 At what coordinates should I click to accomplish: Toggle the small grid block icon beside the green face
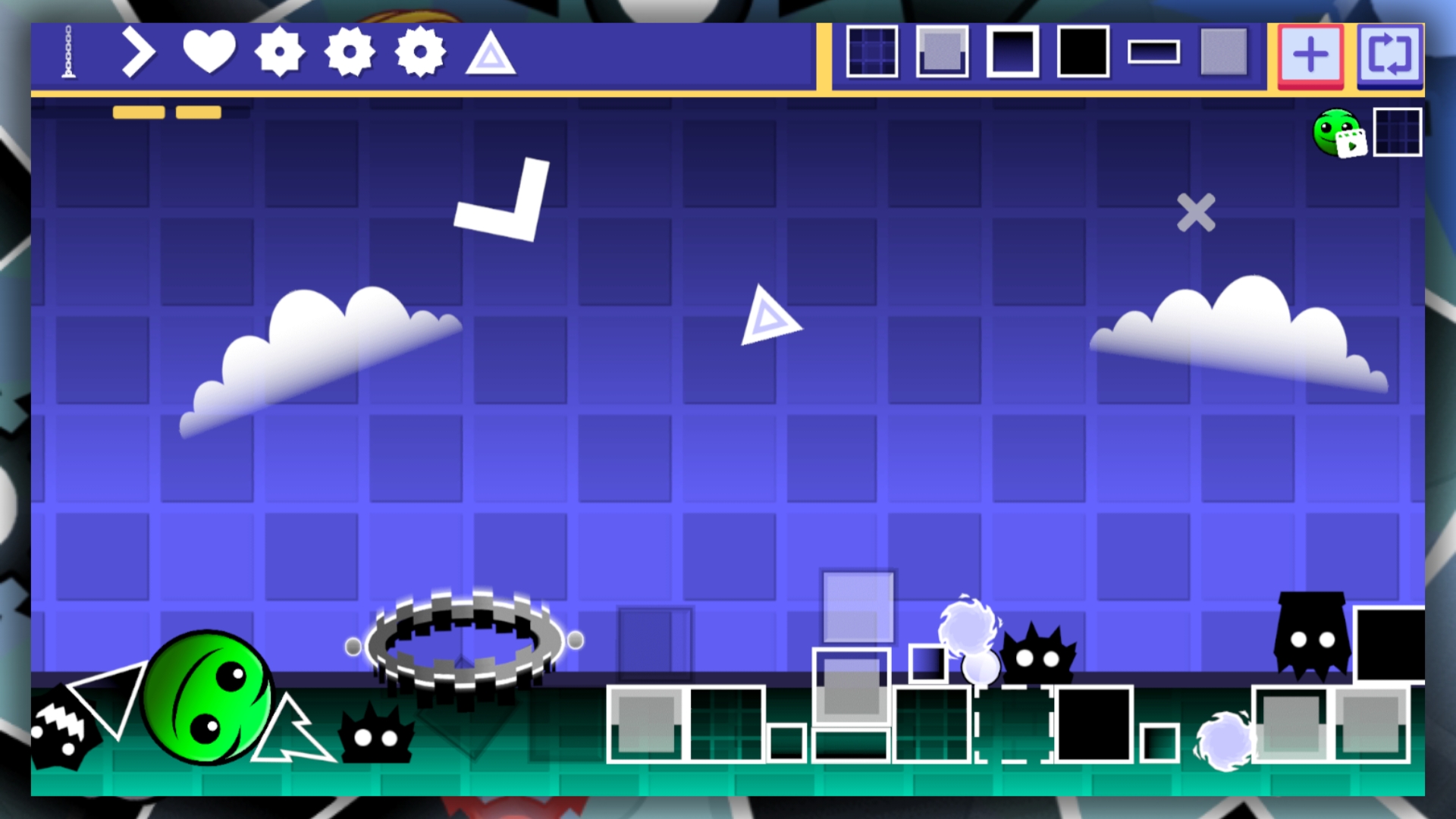(x=1398, y=130)
